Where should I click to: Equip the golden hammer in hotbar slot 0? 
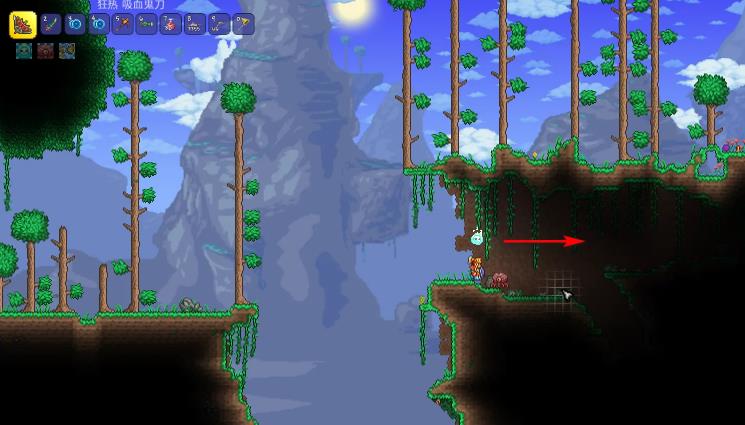click(242, 25)
